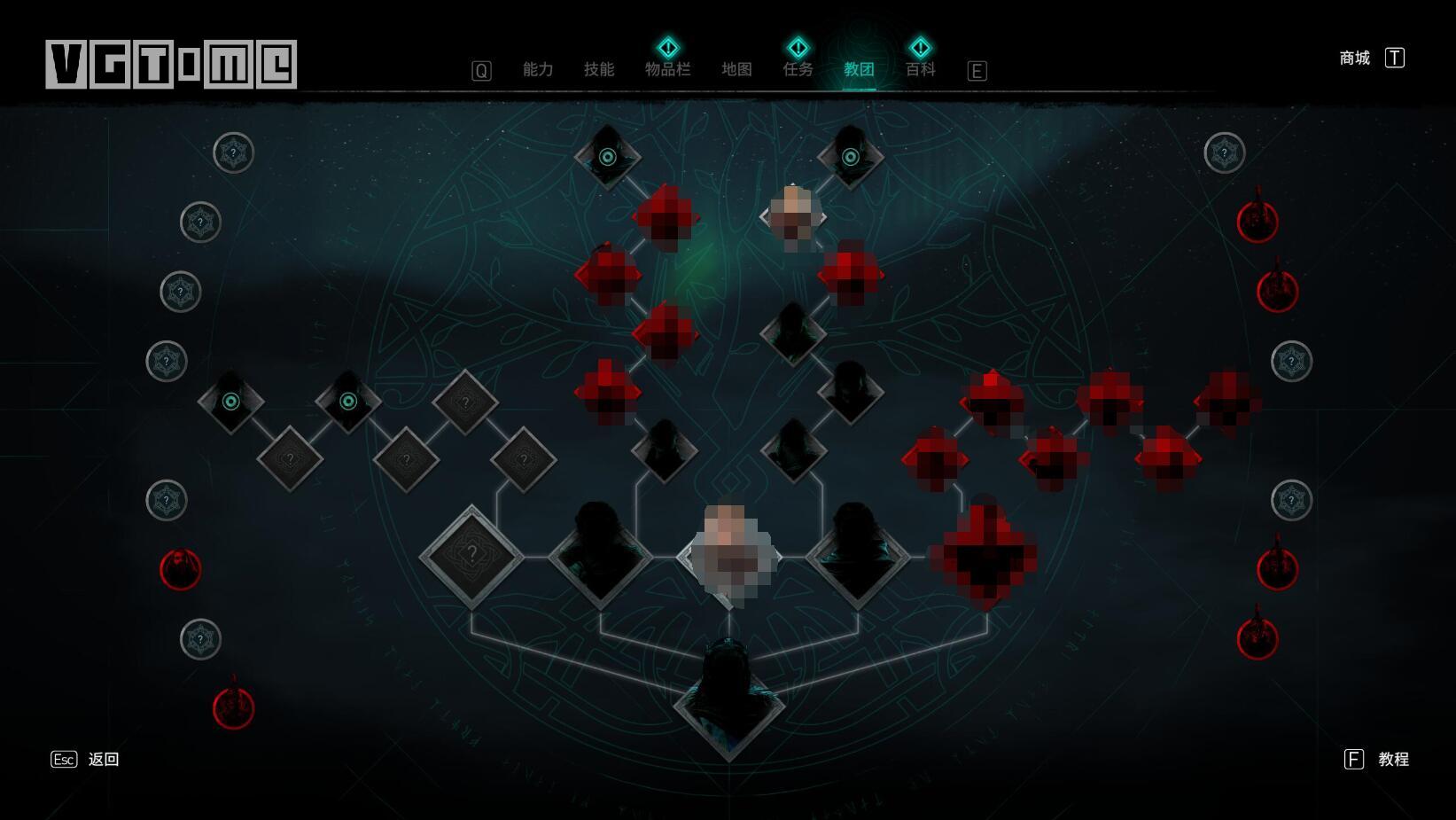Open the 任务 tab
The image size is (1456, 820).
798,69
